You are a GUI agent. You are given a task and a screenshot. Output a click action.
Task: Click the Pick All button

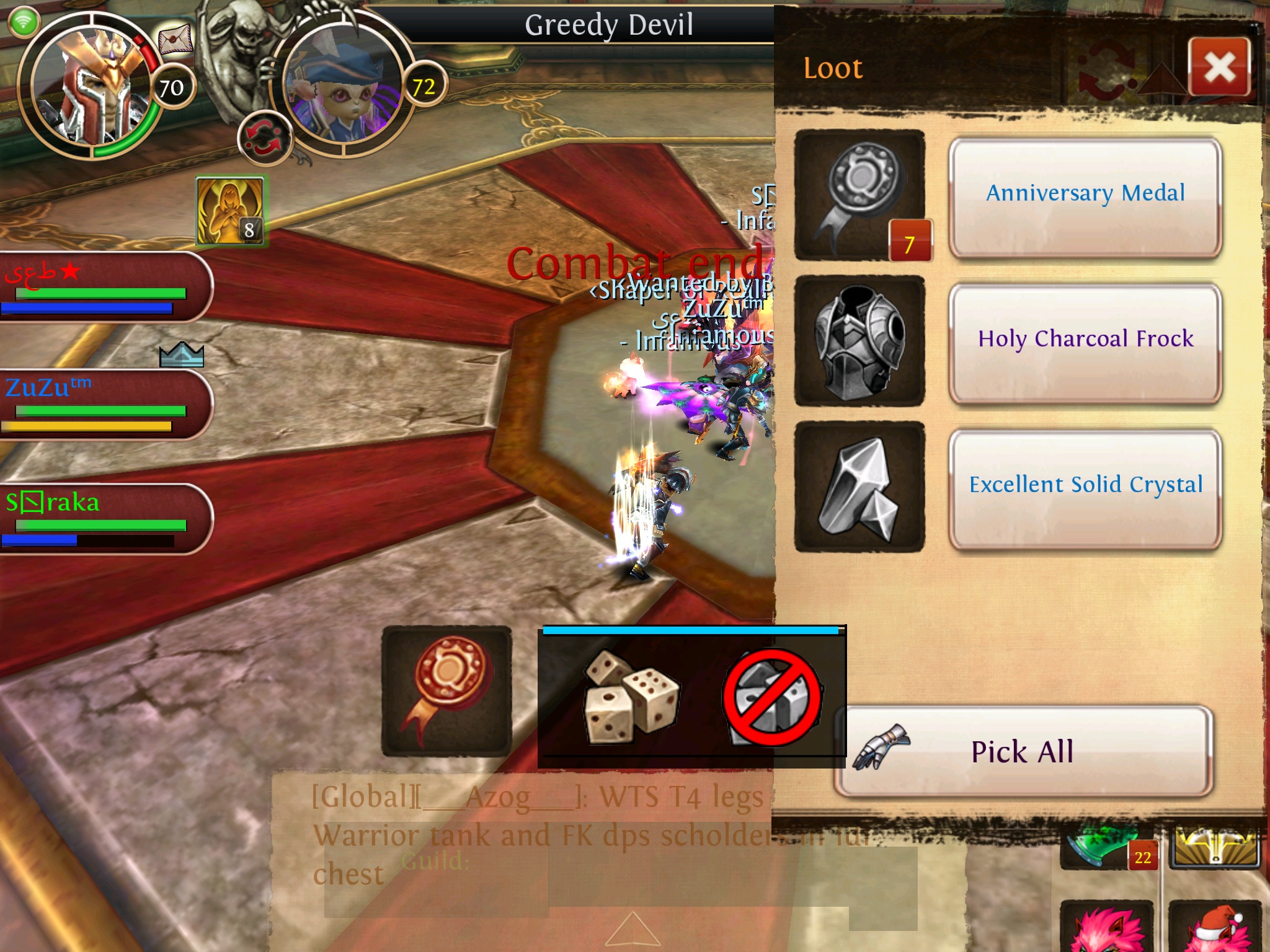(x=1023, y=751)
